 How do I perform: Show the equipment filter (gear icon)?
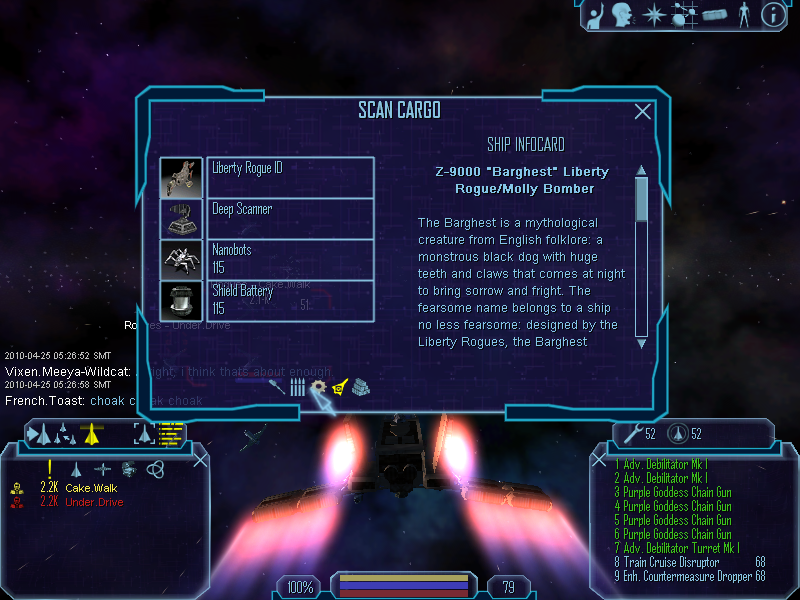coord(318,387)
